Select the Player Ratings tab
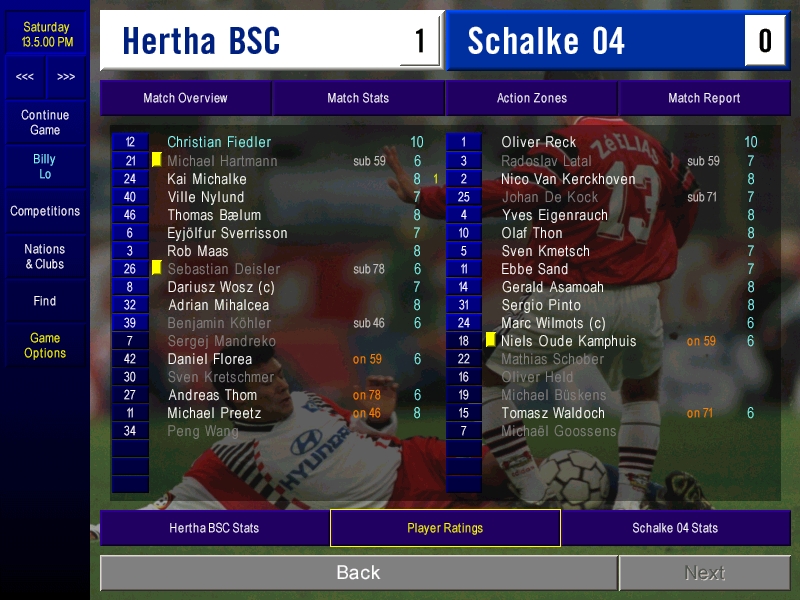 click(445, 528)
